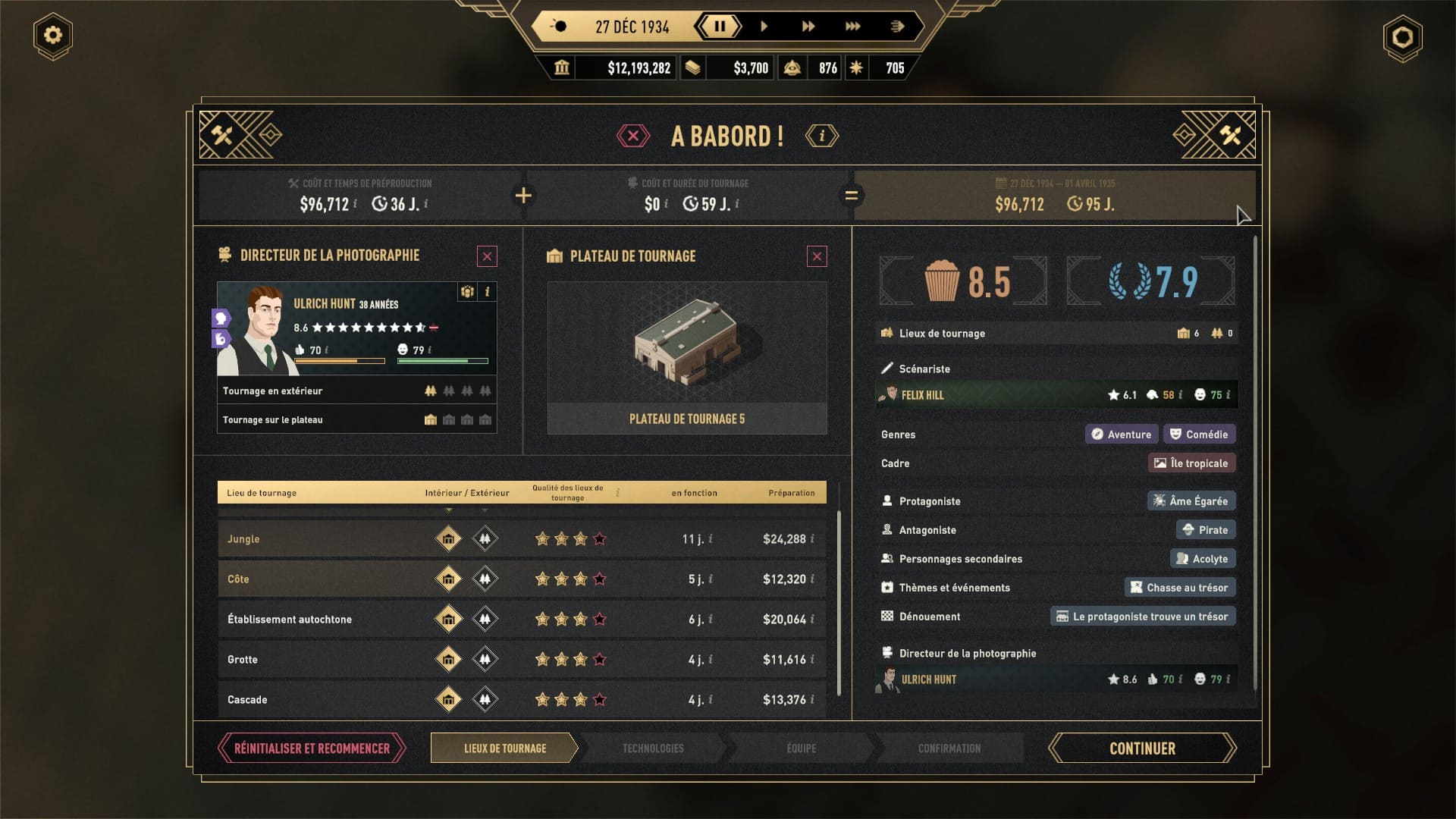Remove the Plateau de tournage selection

point(817,256)
